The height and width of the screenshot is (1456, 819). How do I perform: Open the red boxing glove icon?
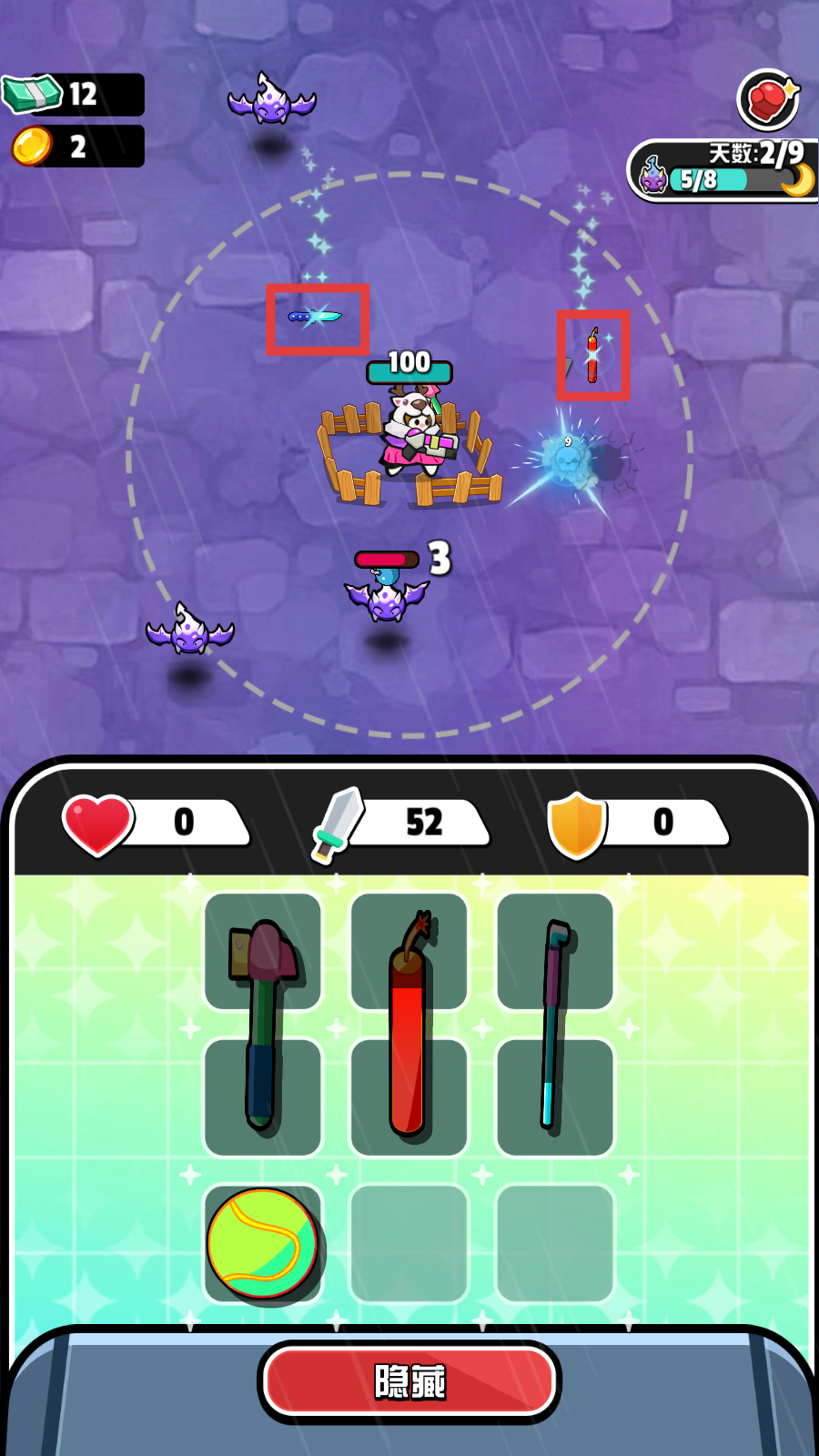(768, 99)
